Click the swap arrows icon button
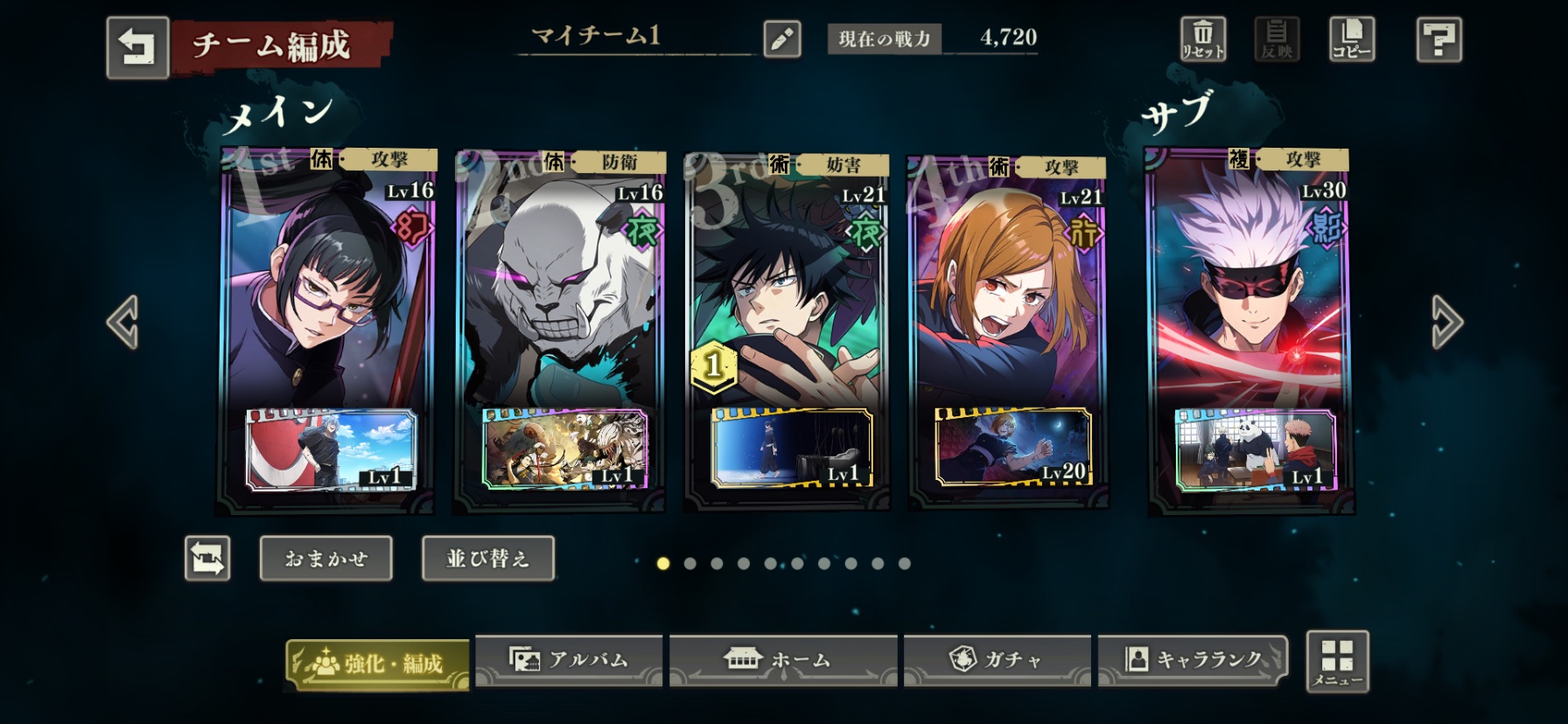The image size is (1568, 724). (207, 558)
